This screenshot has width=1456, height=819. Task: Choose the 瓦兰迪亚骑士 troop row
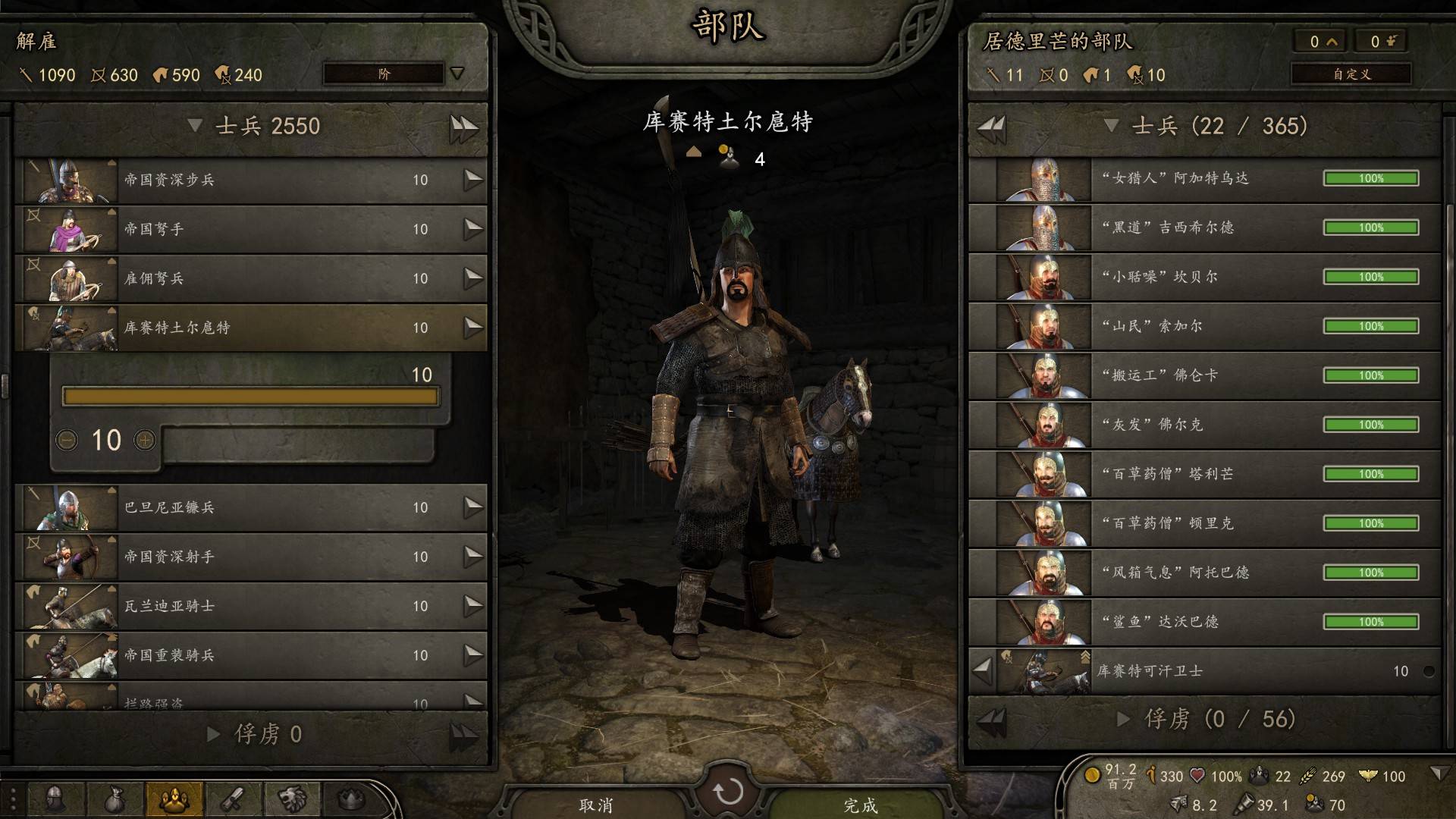point(250,606)
